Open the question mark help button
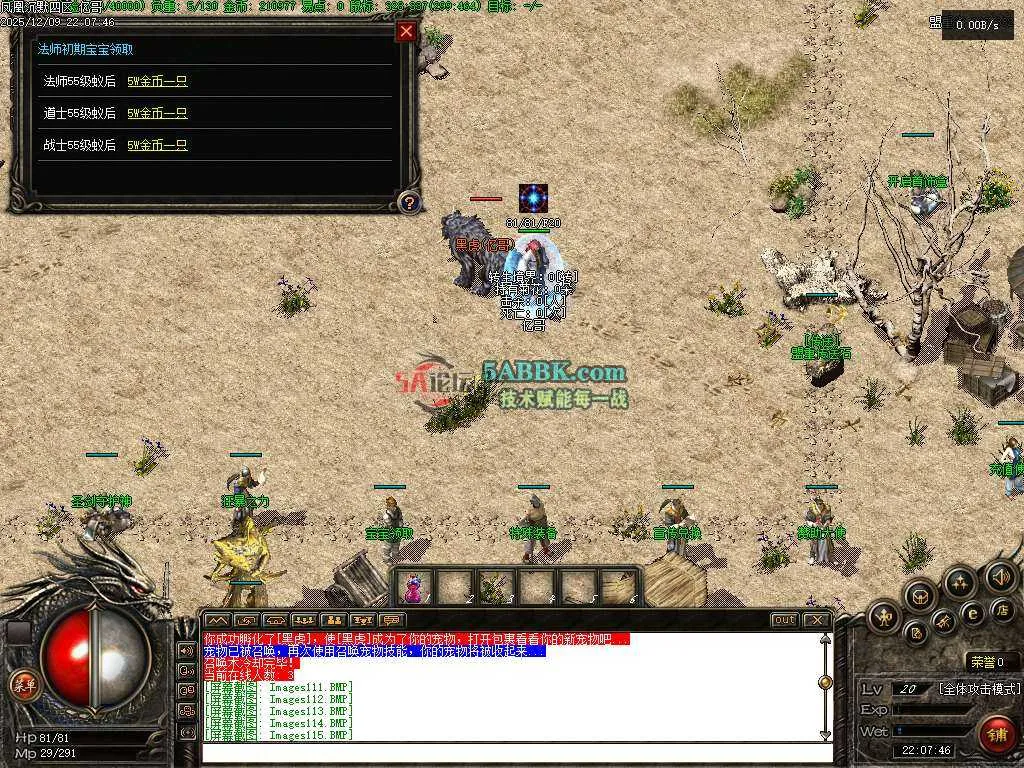Screen dimensions: 1024x768 (408, 203)
